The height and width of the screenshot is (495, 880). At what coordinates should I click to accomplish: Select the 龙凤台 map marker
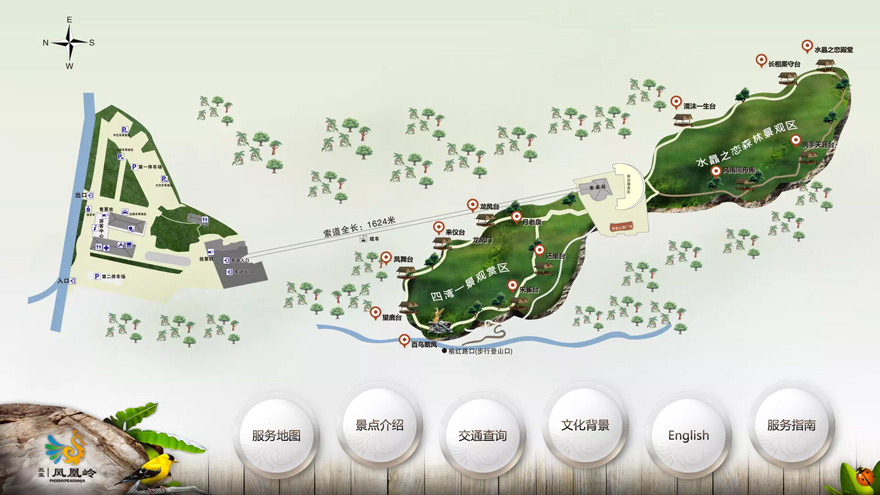pos(473,205)
